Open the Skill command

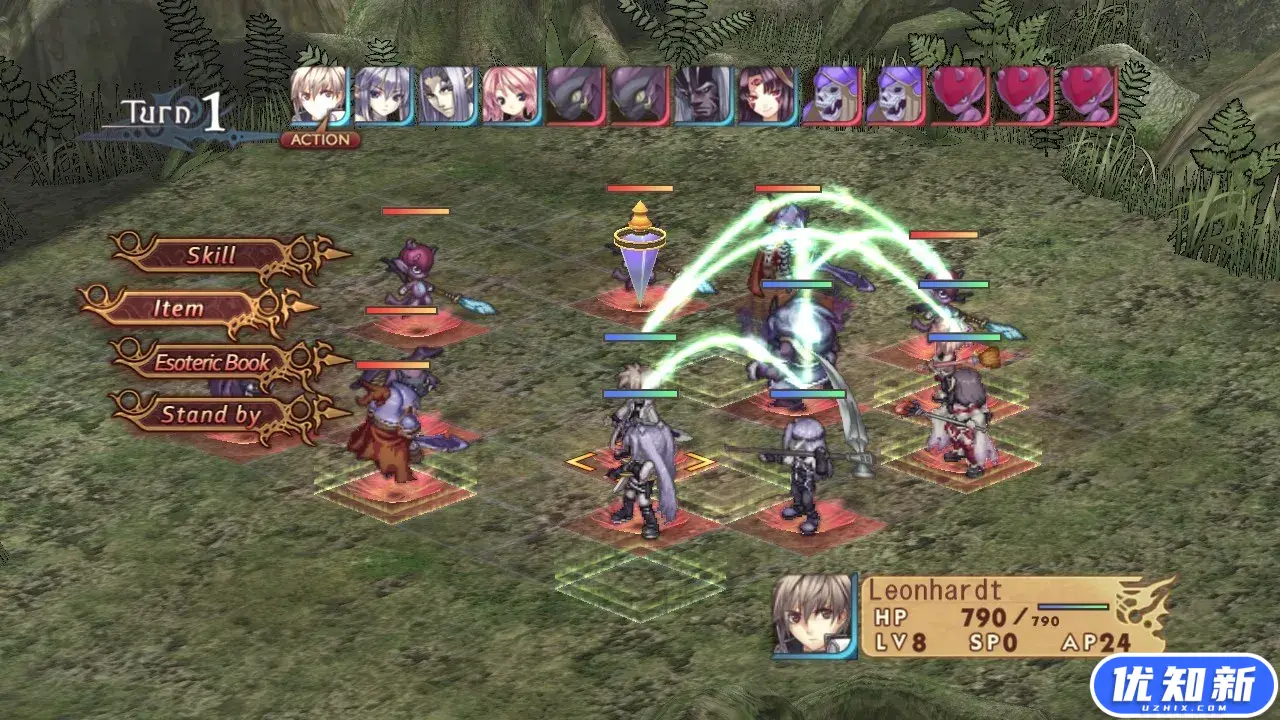[211, 256]
